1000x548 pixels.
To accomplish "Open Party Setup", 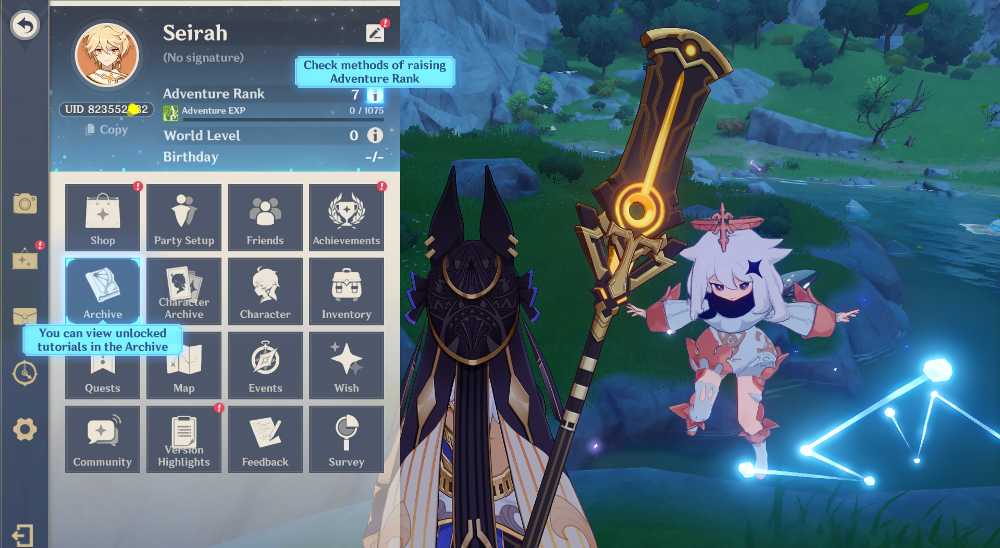I will (184, 217).
